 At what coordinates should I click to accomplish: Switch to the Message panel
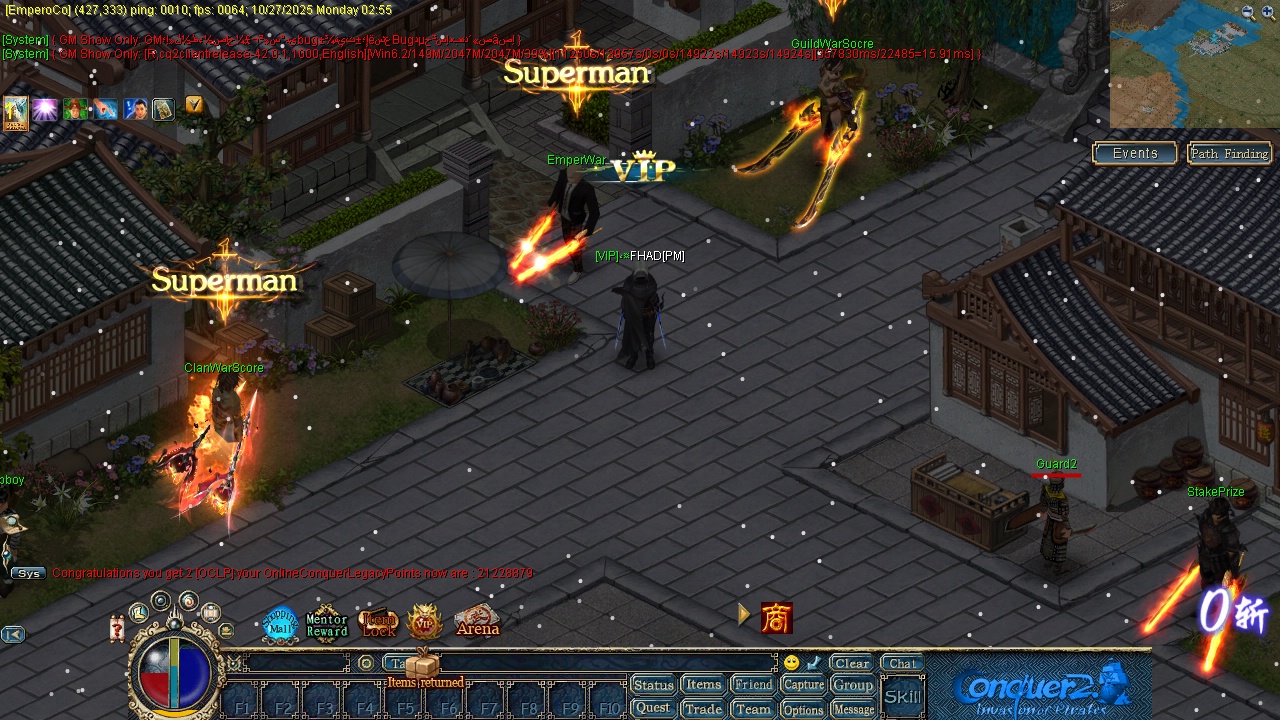pyautogui.click(x=853, y=707)
